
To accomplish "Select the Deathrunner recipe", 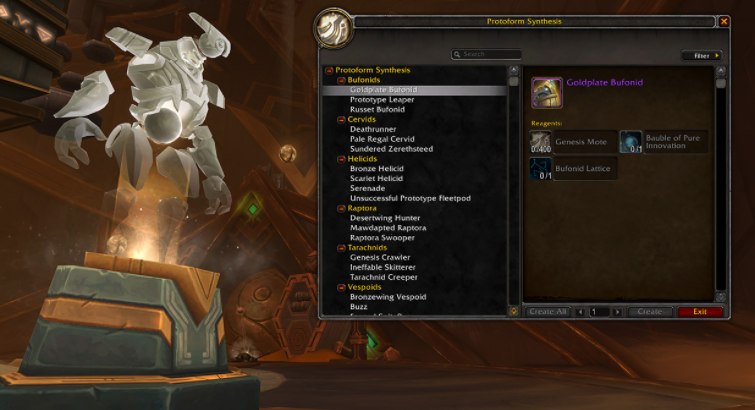I will coord(373,129).
